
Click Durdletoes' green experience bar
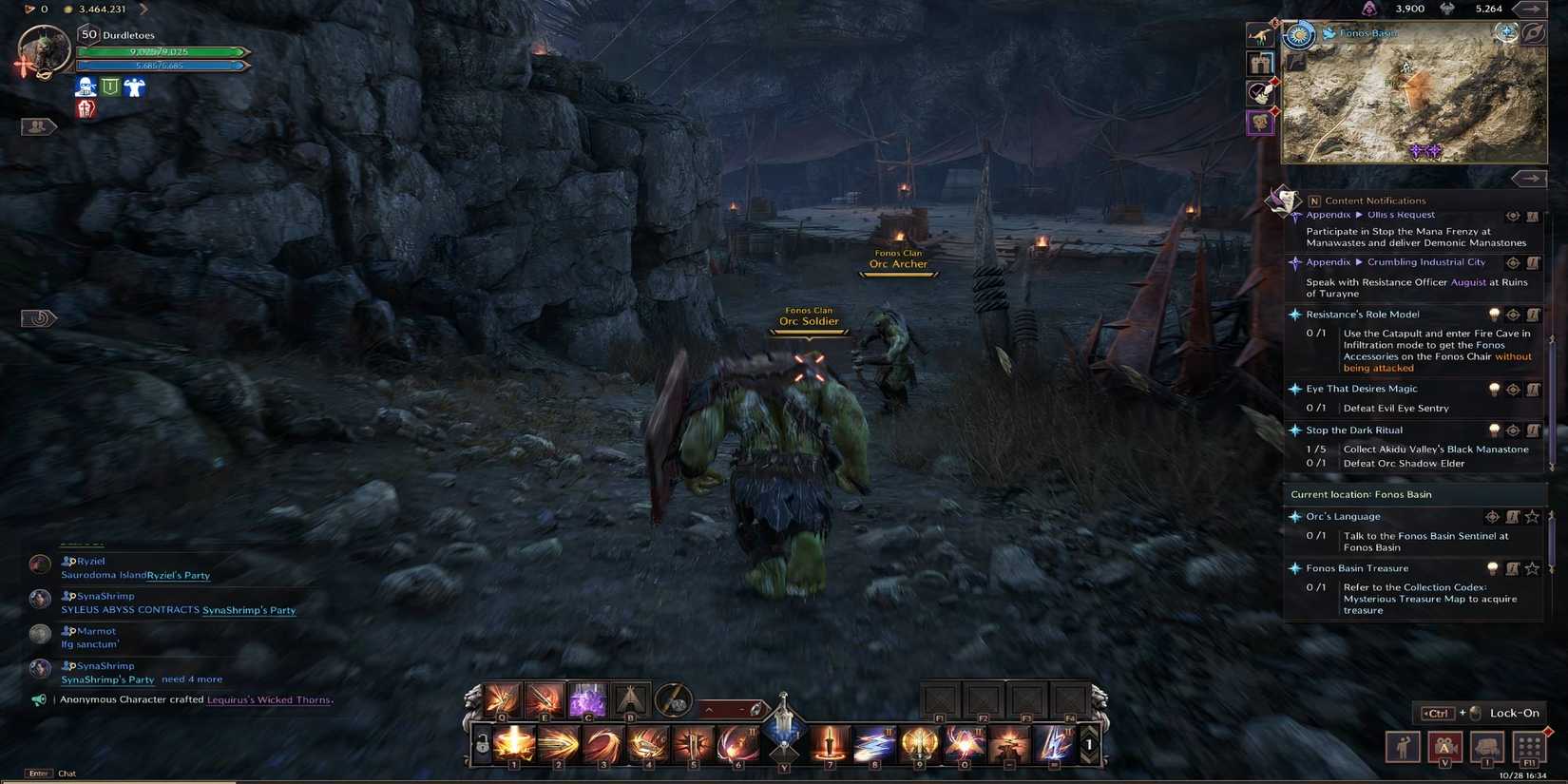[x=162, y=50]
